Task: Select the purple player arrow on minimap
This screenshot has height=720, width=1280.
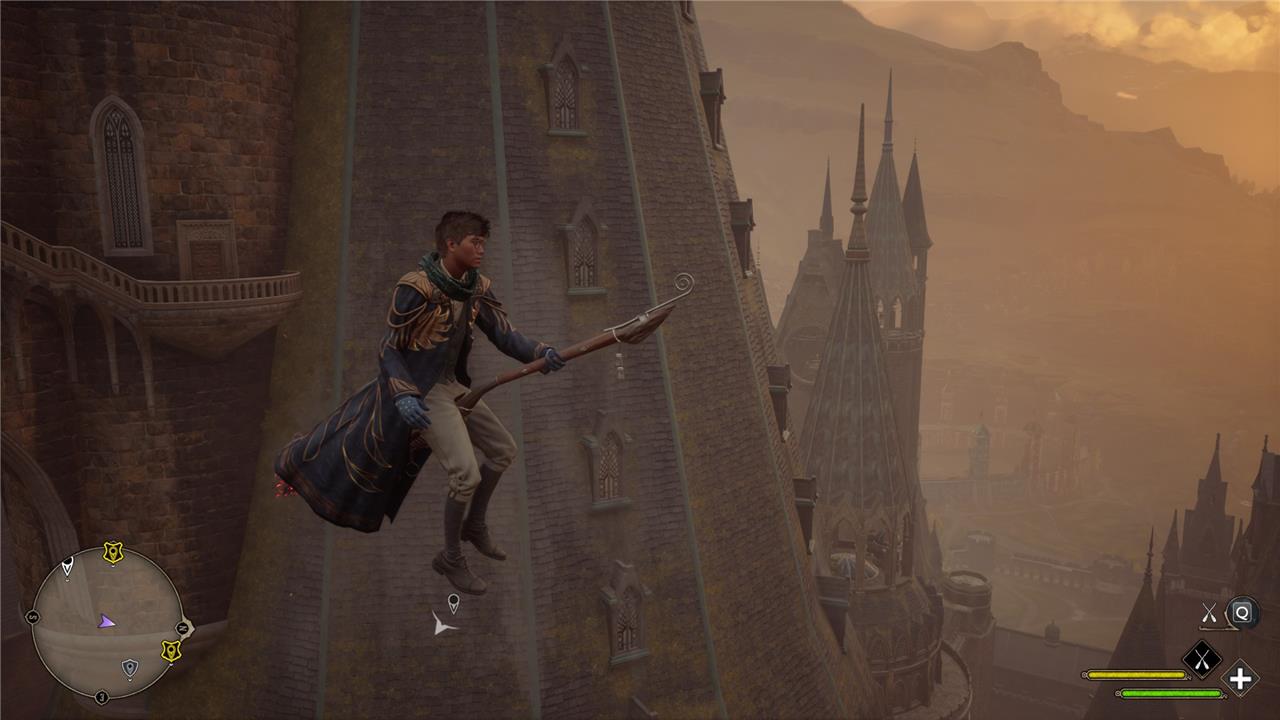Action: pos(106,621)
